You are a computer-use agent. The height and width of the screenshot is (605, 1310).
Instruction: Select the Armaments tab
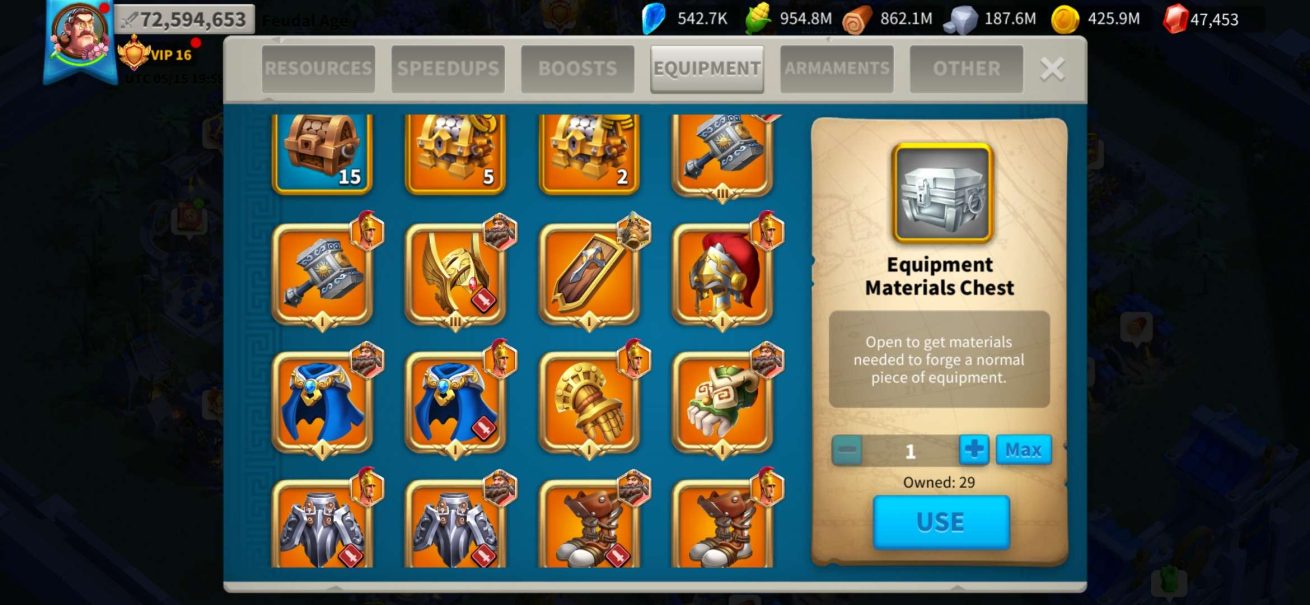[837, 69]
